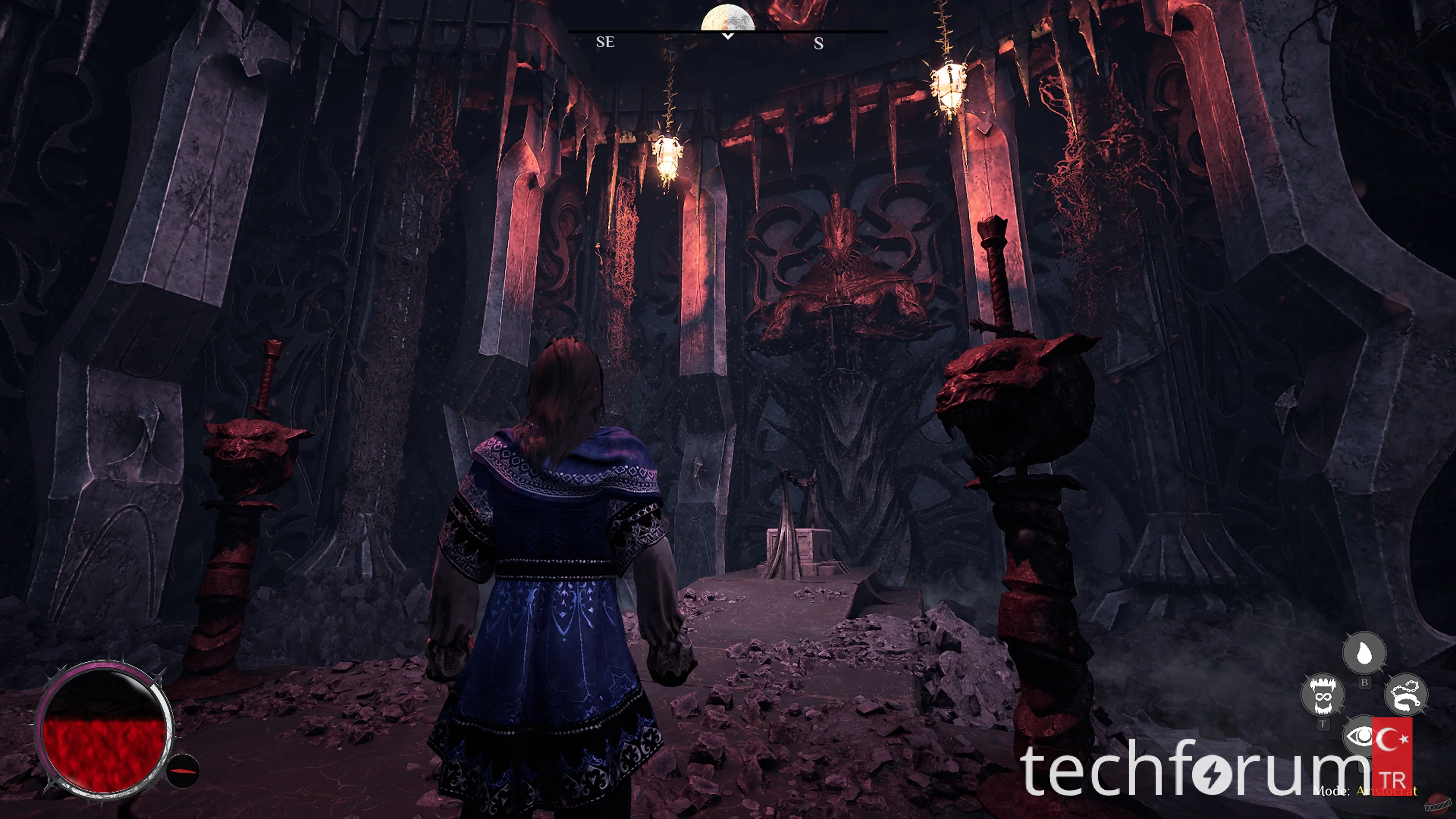Viewport: 1456px width, 819px height.
Task: Use the chain shackle ability icon
Action: (1406, 695)
